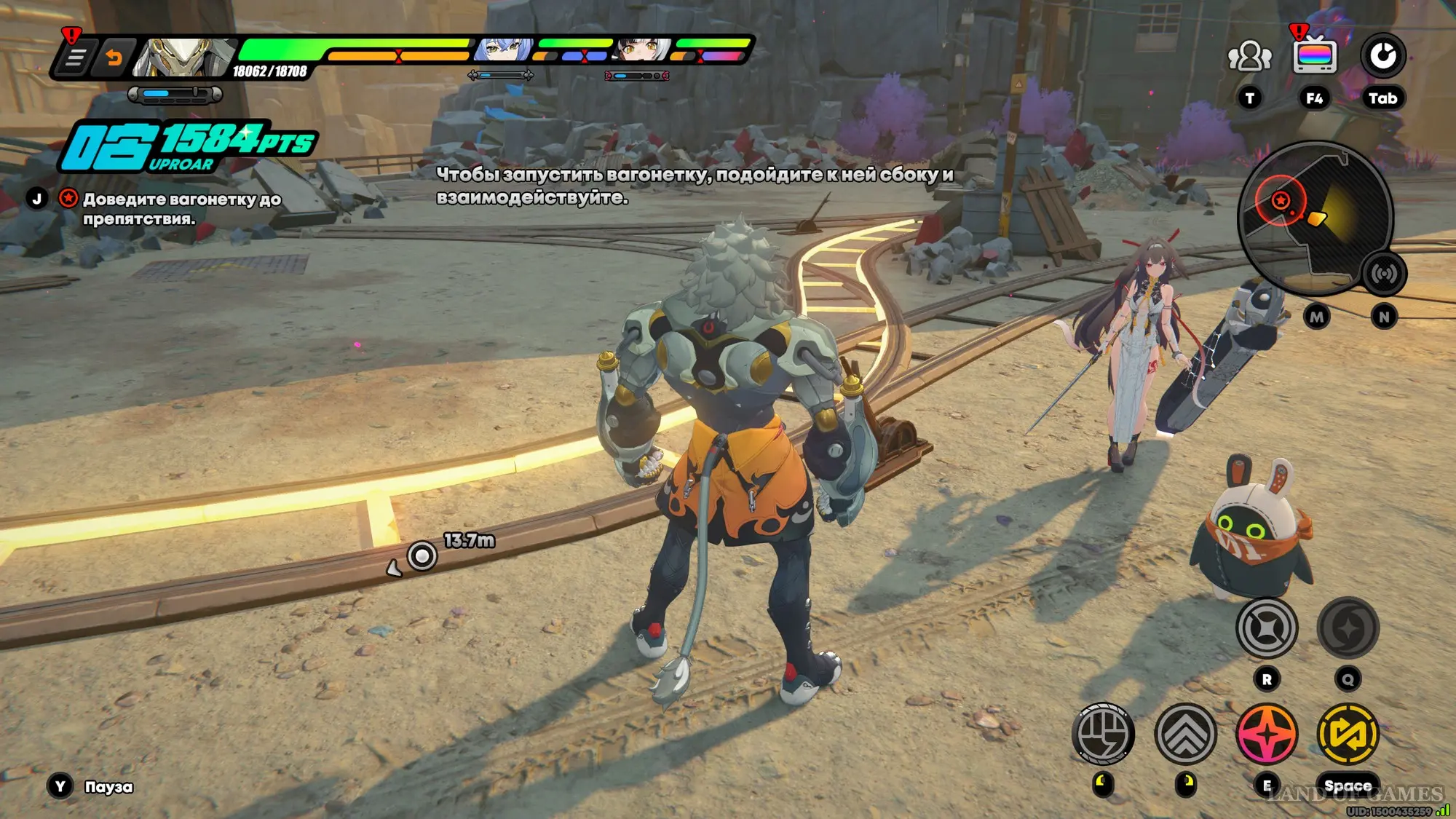Open the hamburger menu icon

pos(75,58)
